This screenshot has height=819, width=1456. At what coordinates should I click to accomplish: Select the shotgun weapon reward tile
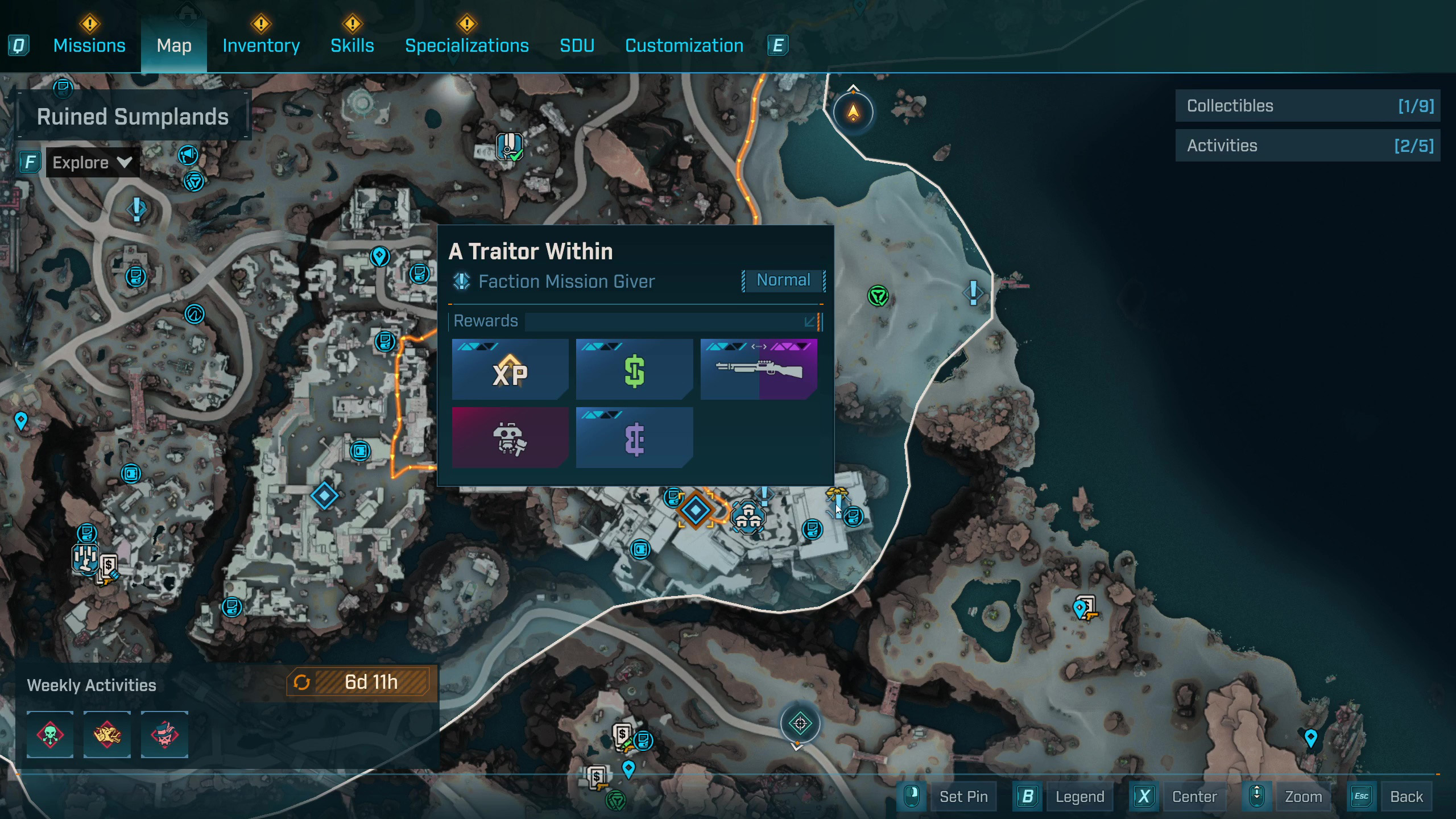[x=759, y=369]
